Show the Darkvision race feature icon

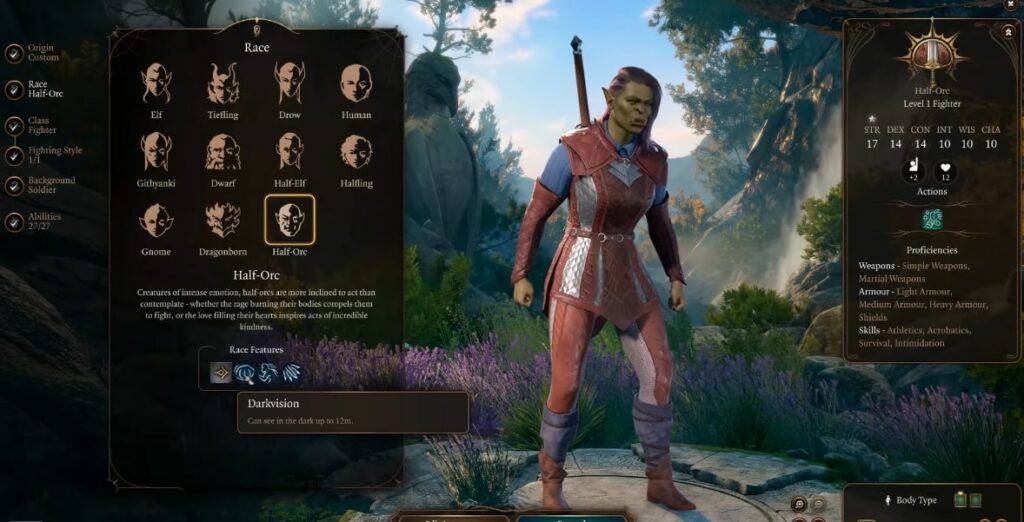pyautogui.click(x=221, y=373)
